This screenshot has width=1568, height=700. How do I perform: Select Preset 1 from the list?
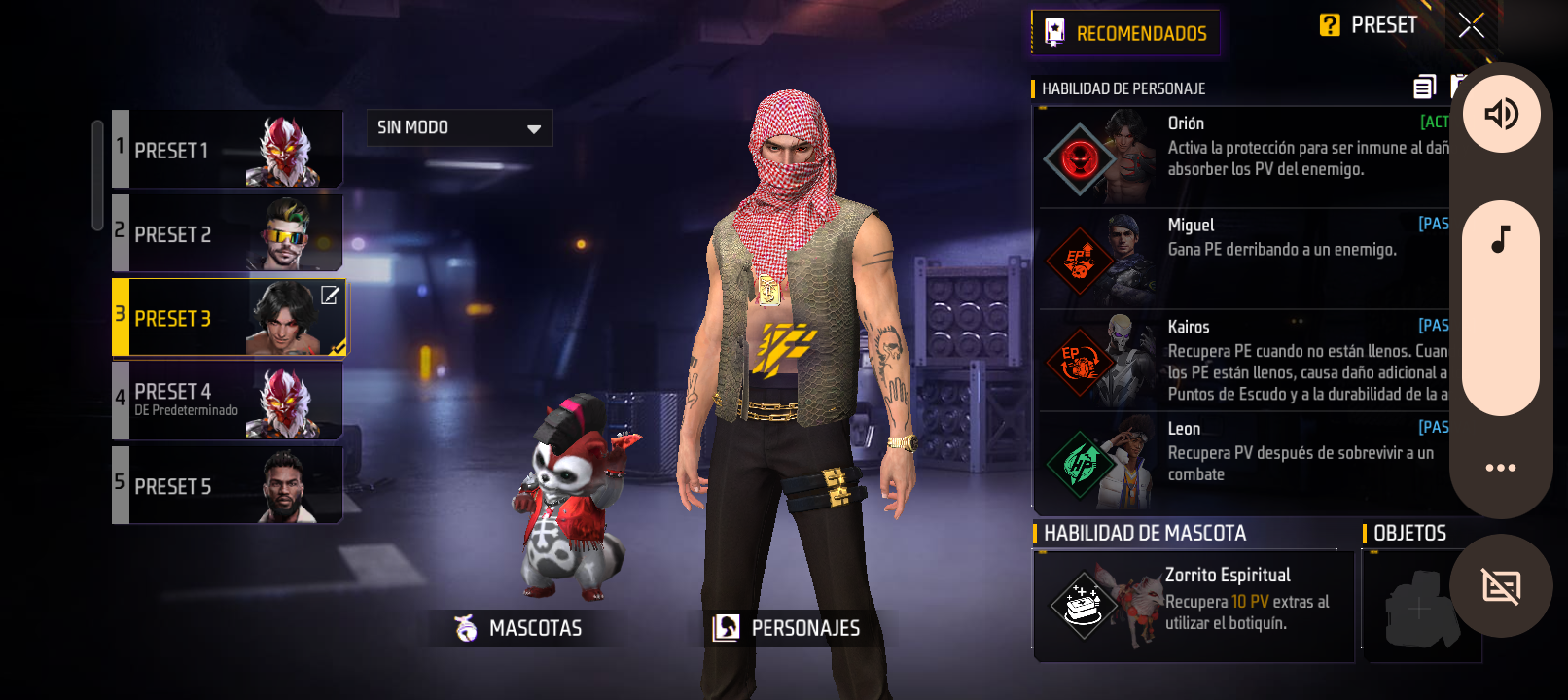click(x=229, y=150)
